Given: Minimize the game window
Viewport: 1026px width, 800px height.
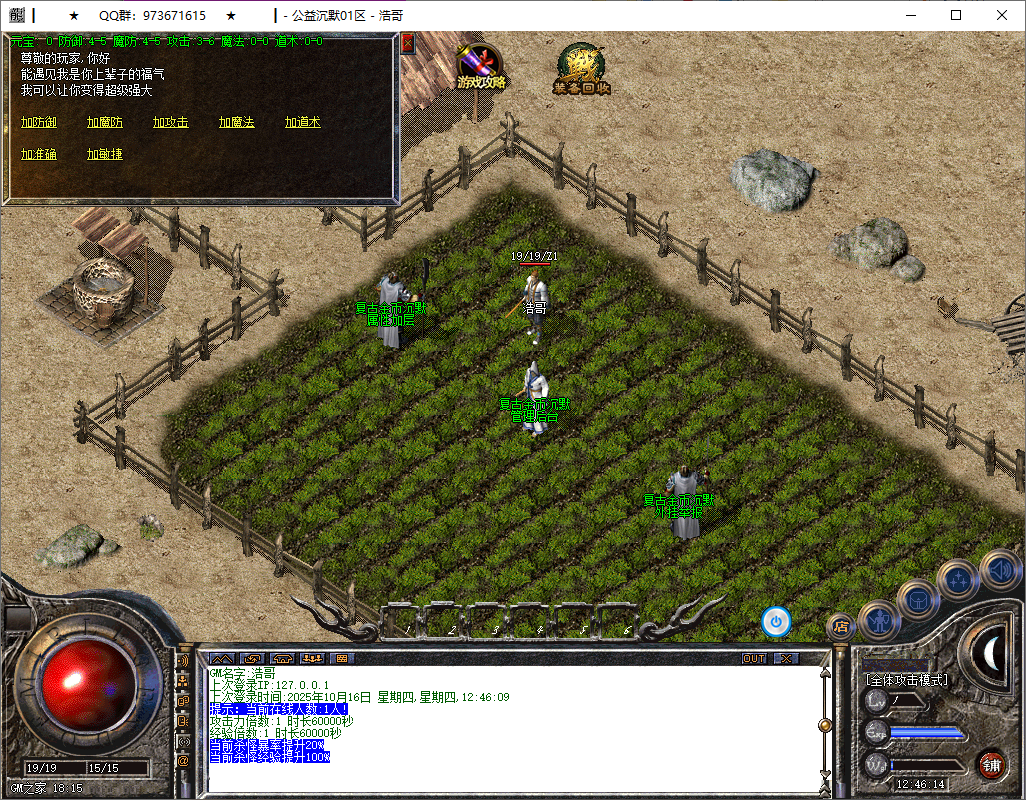Looking at the screenshot, I should point(910,15).
